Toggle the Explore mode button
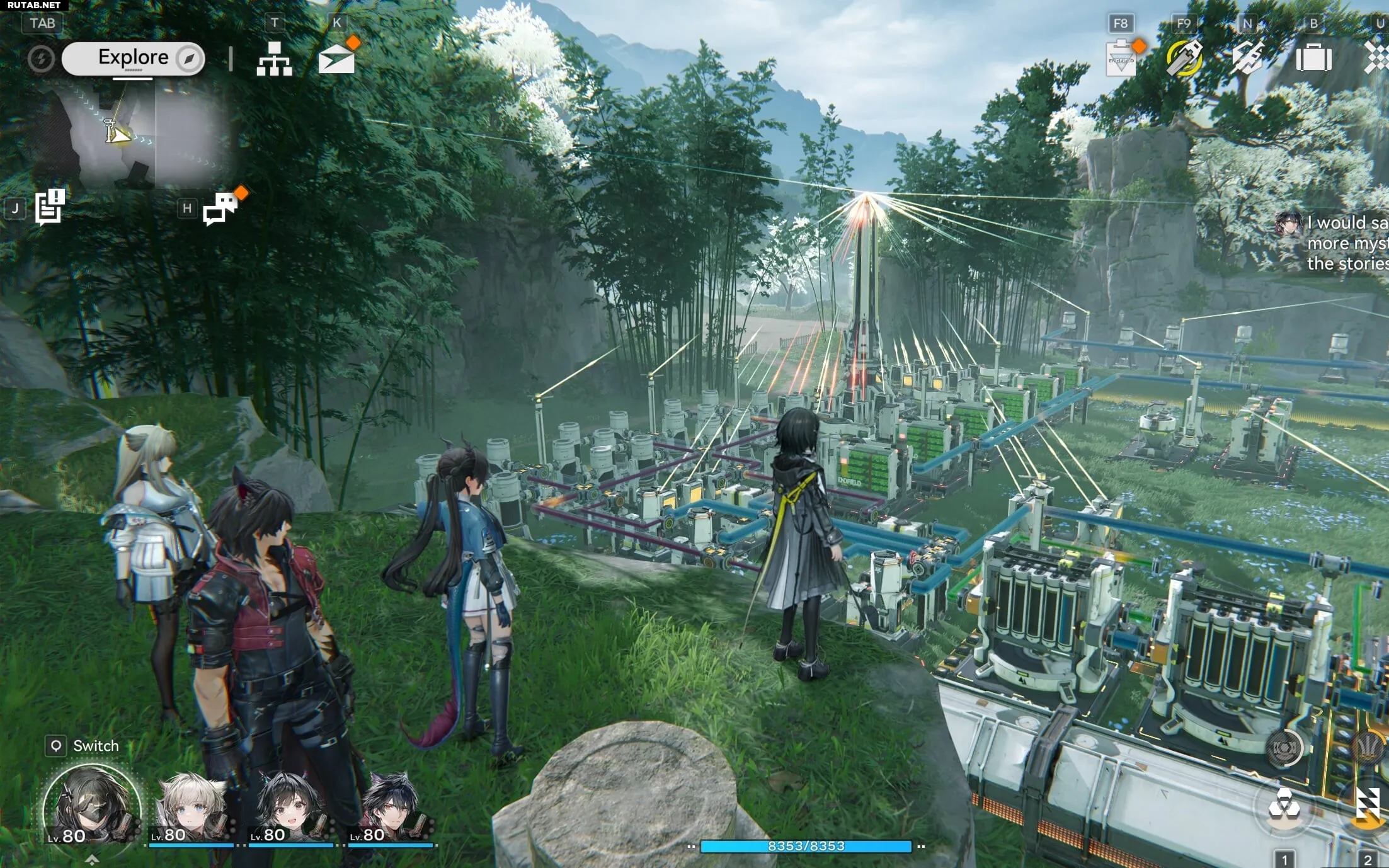 (134, 59)
